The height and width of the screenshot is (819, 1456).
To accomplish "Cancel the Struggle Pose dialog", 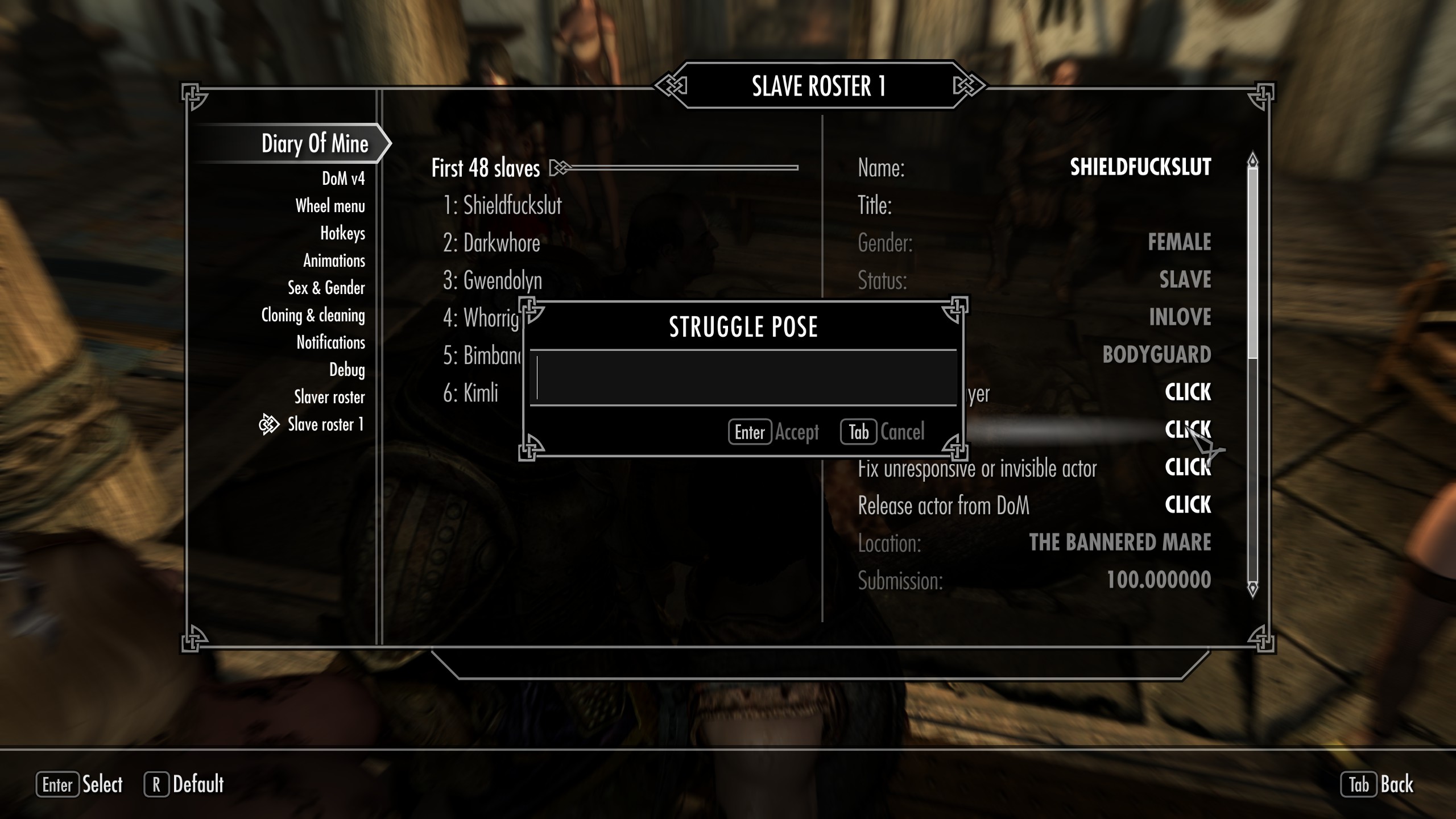I will tap(883, 432).
